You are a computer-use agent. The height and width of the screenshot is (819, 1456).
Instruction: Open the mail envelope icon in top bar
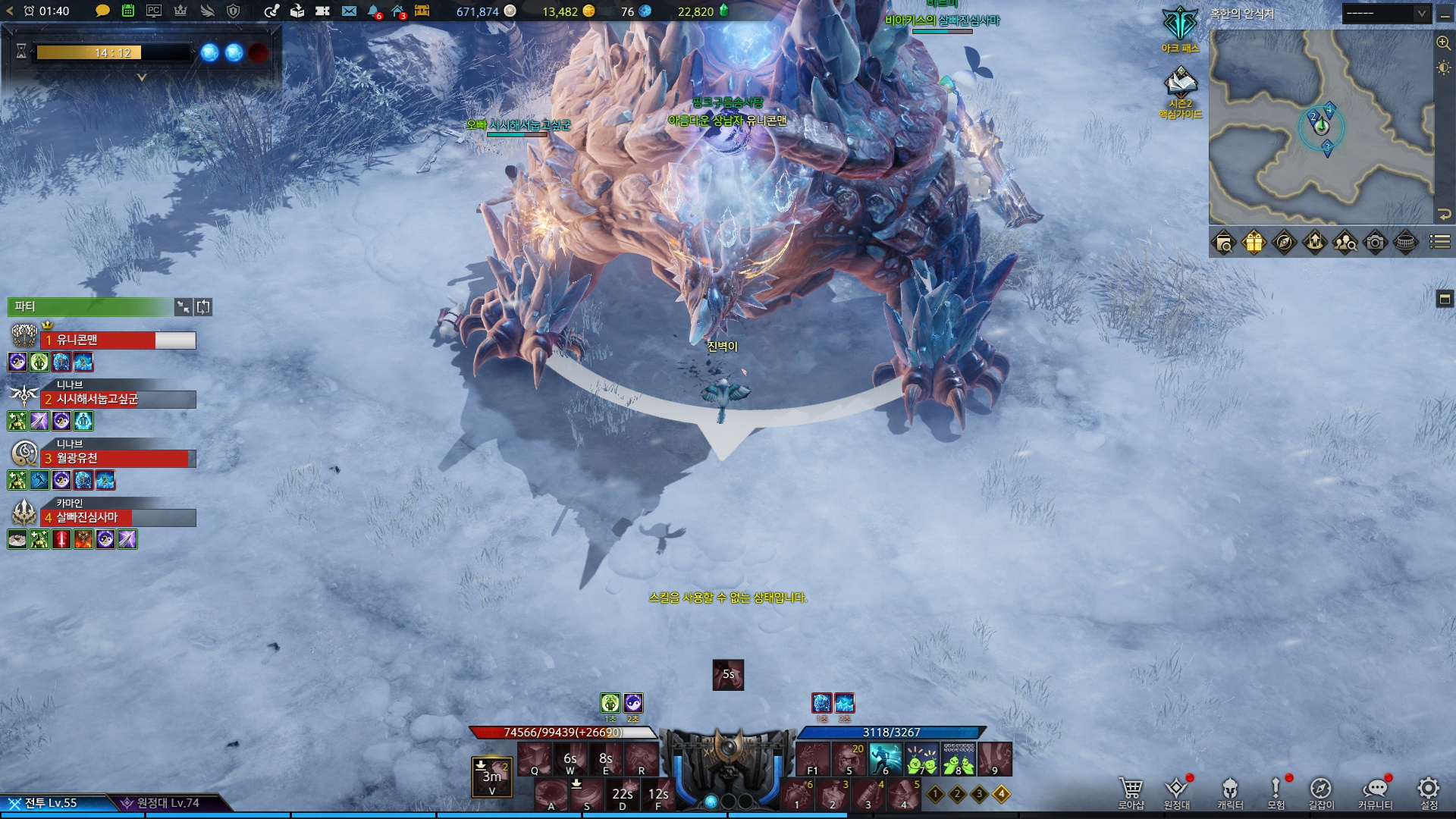click(x=349, y=11)
